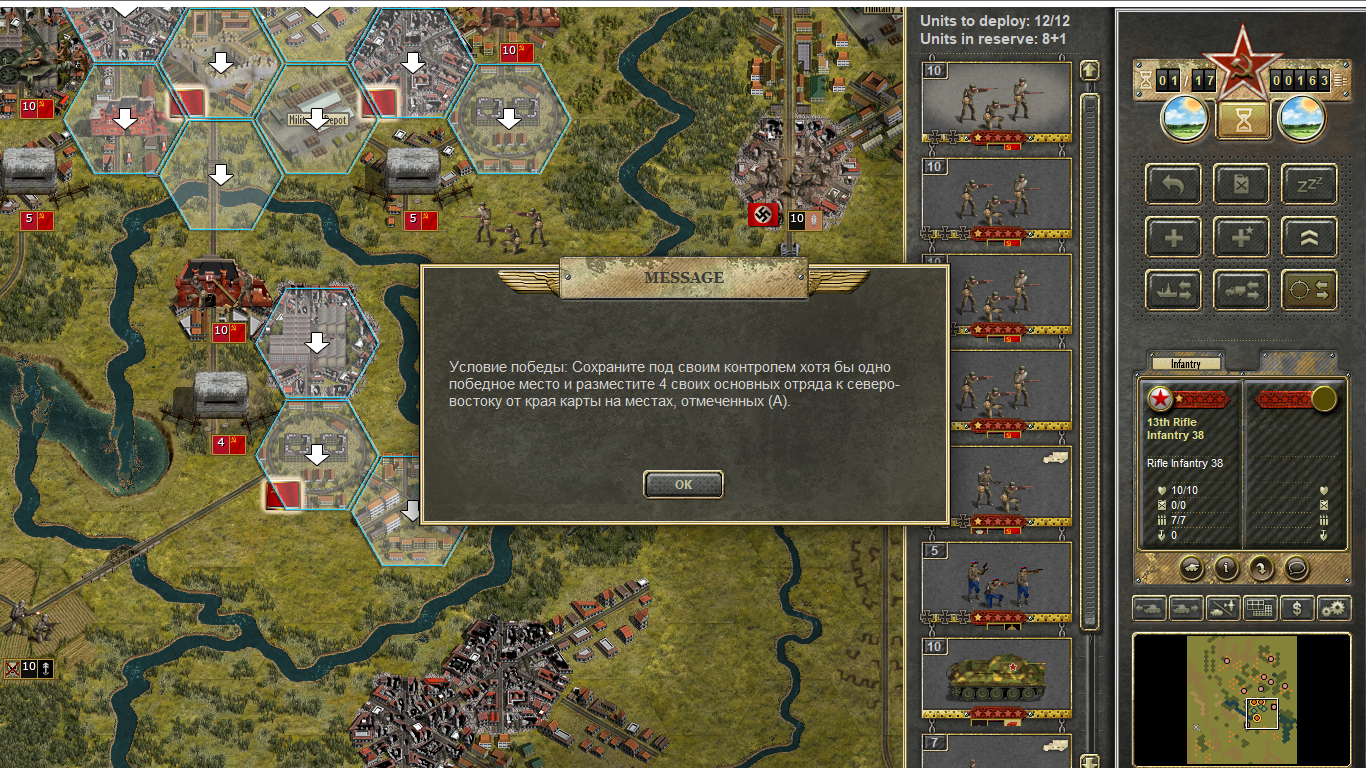Open the speech bubble message log
The width and height of the screenshot is (1366, 768).
click(1296, 568)
